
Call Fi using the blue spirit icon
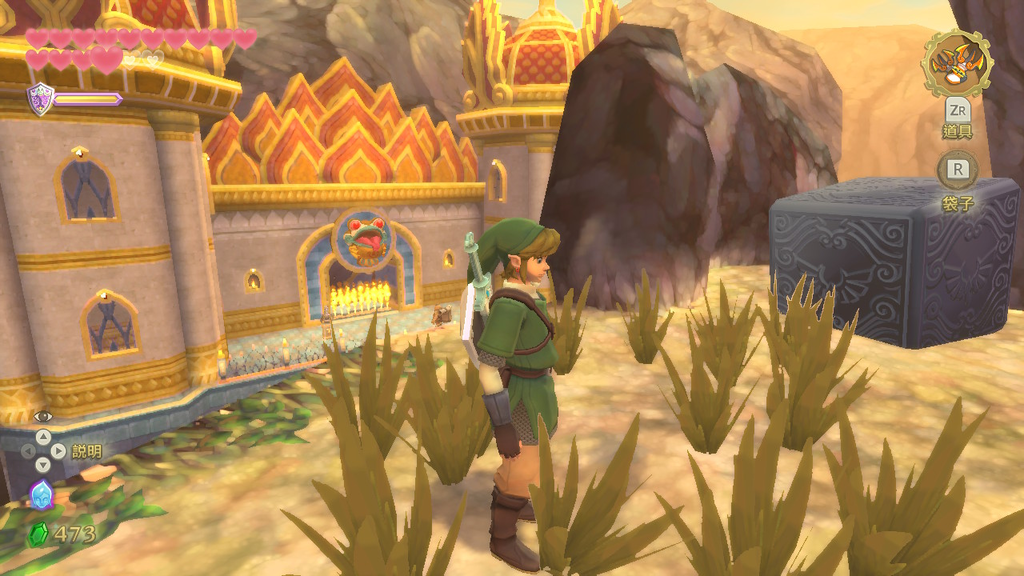click(x=41, y=493)
